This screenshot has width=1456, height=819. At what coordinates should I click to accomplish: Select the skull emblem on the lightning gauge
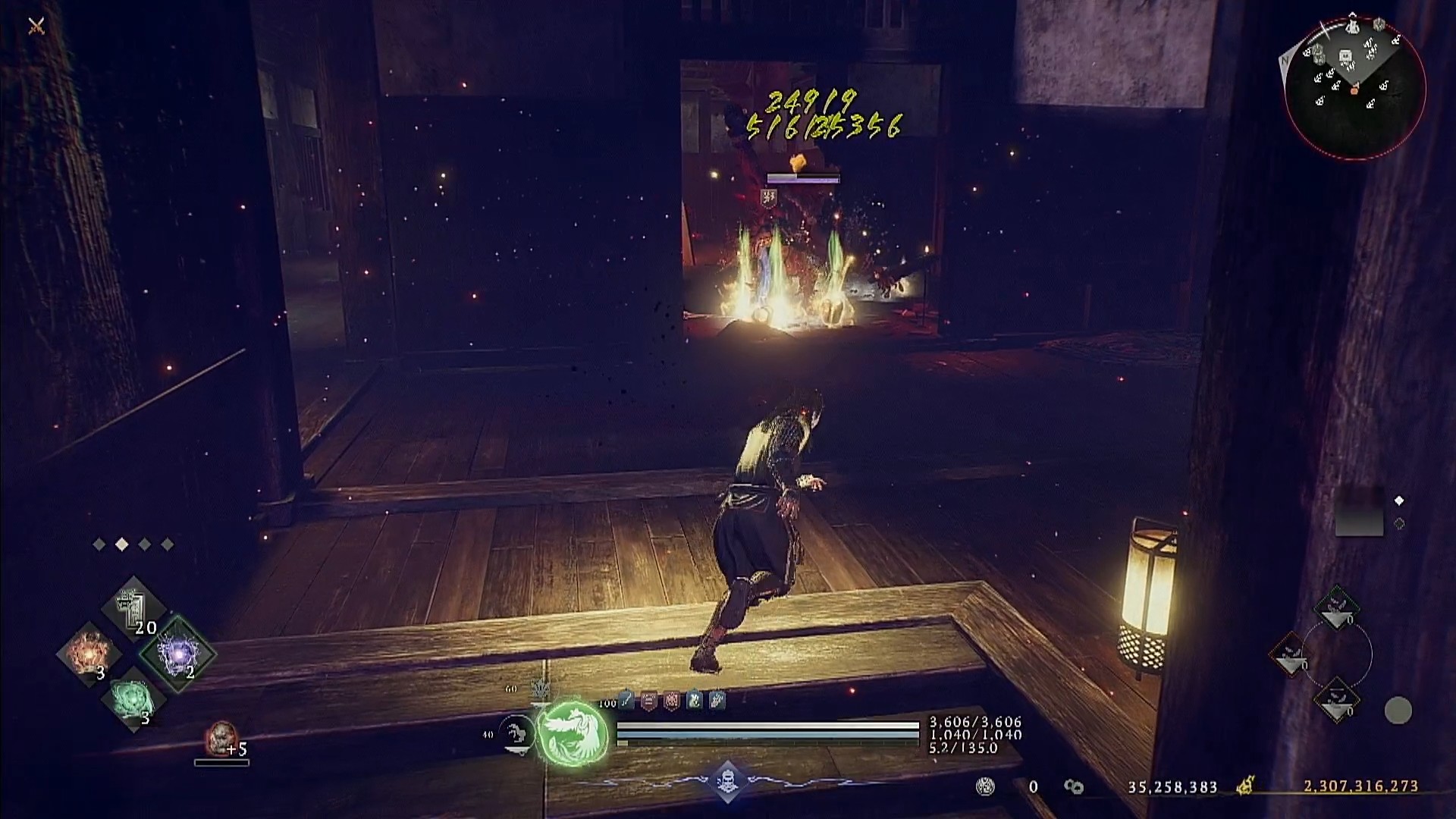(726, 780)
